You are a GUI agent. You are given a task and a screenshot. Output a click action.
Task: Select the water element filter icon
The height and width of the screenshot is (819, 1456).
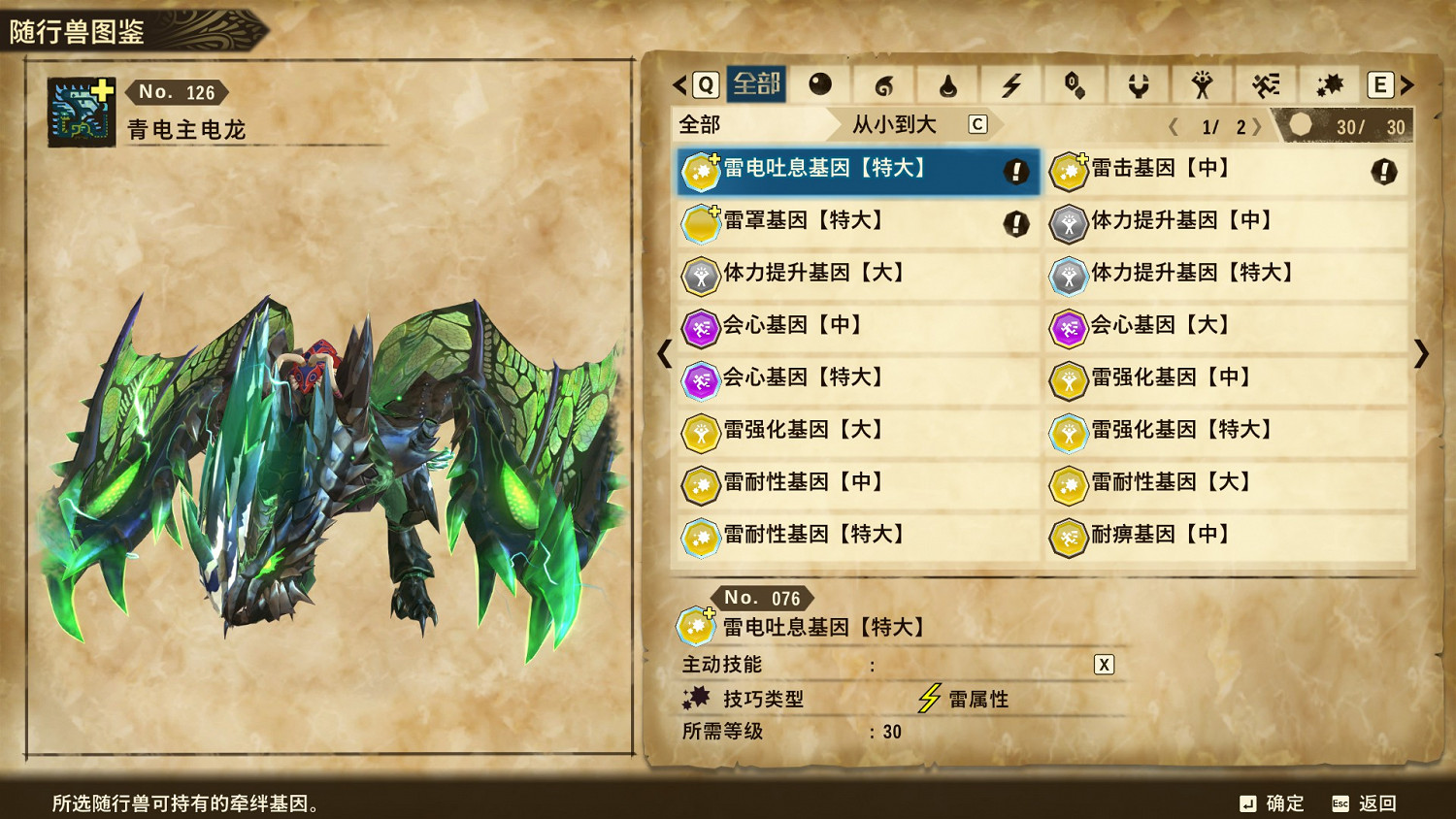946,84
